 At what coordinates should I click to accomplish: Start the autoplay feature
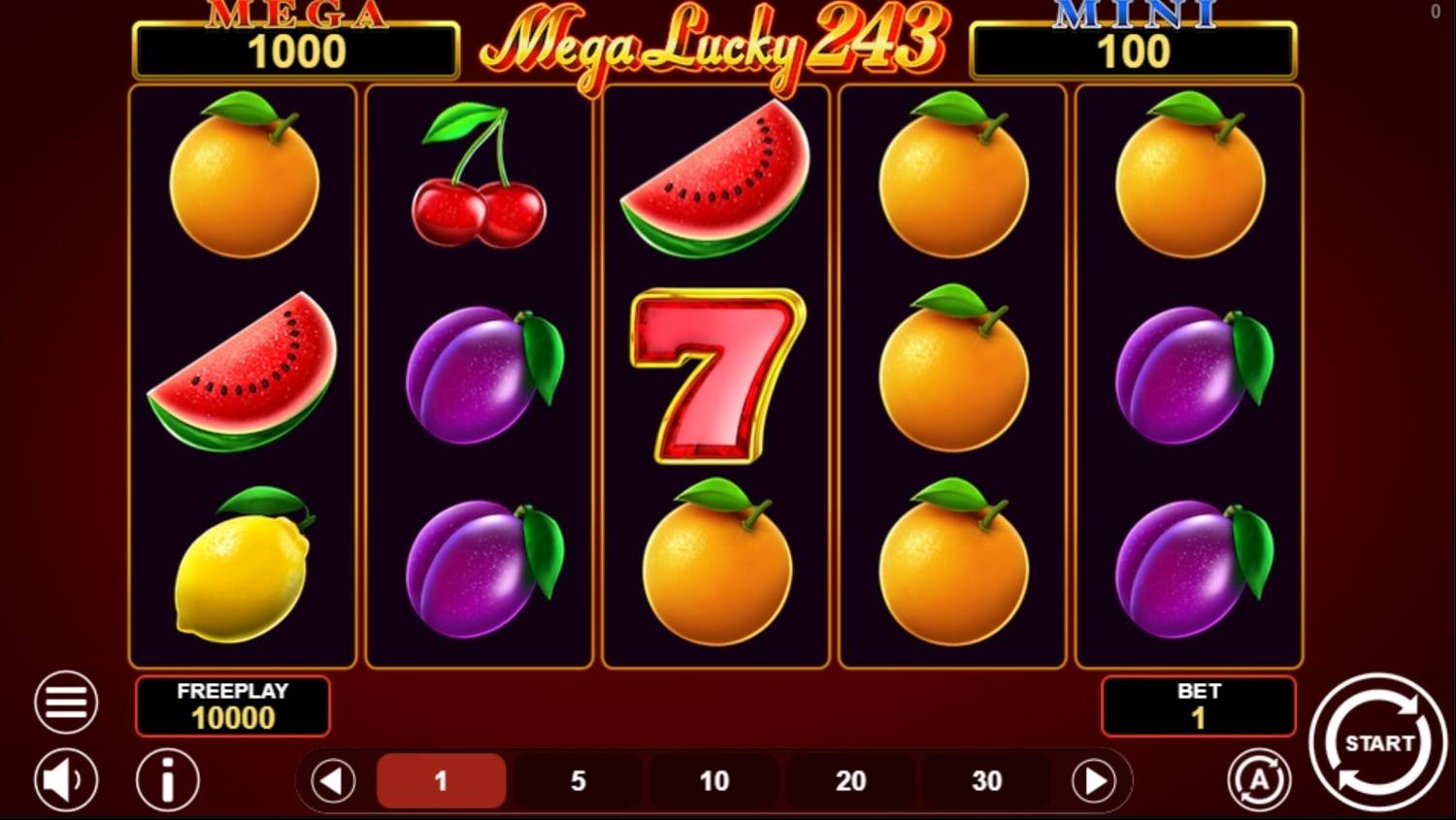point(1257,779)
